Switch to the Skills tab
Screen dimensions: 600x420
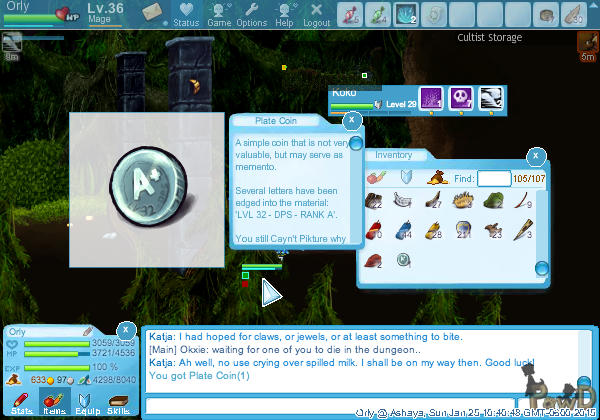(x=118, y=403)
